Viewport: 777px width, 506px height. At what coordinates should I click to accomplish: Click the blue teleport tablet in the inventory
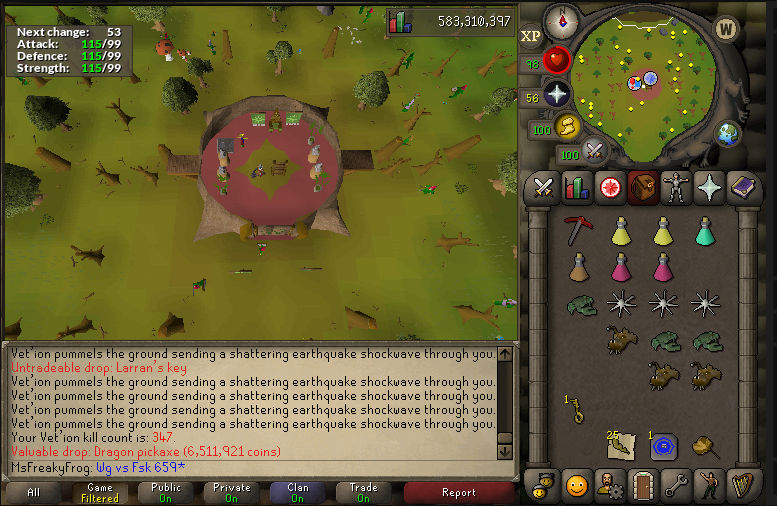coord(662,446)
